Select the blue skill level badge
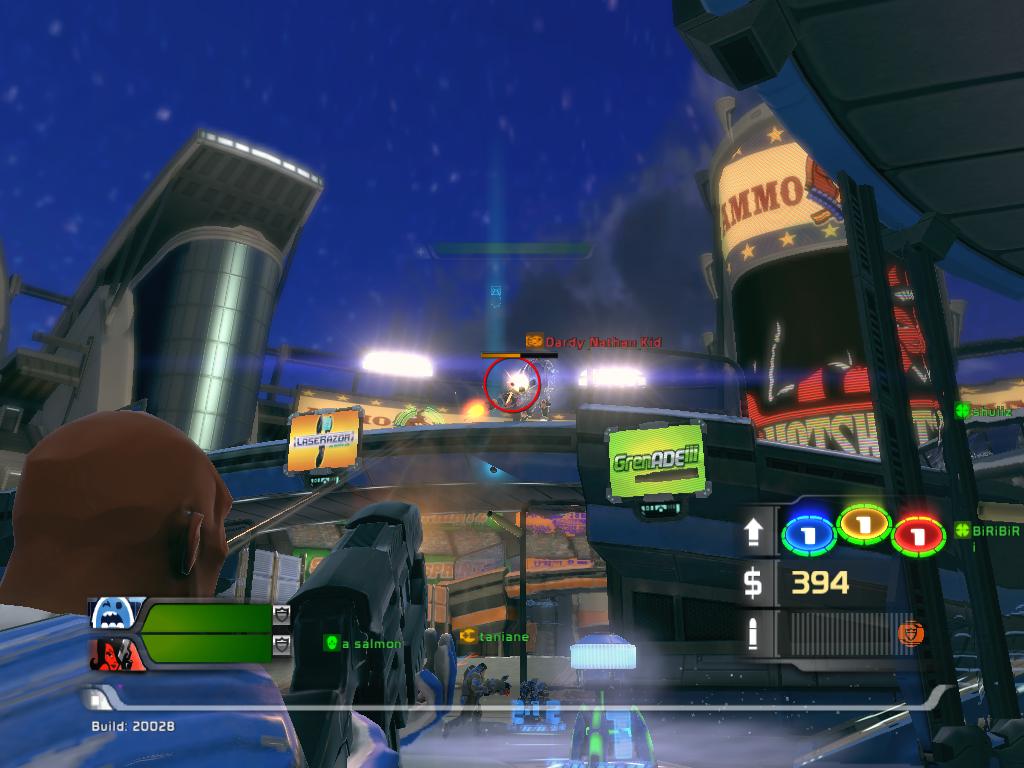 coord(808,535)
